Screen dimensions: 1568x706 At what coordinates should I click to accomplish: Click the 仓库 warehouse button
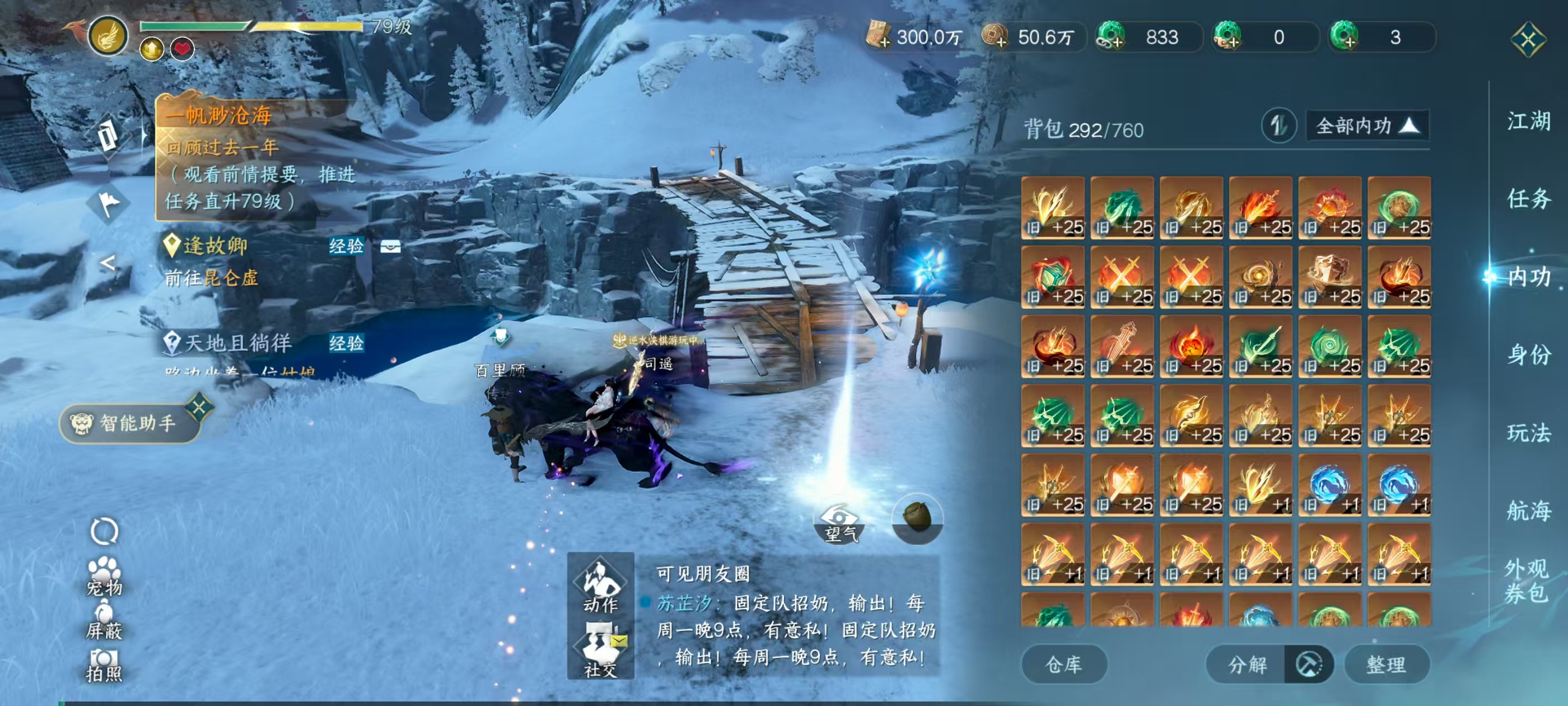[x=1065, y=664]
